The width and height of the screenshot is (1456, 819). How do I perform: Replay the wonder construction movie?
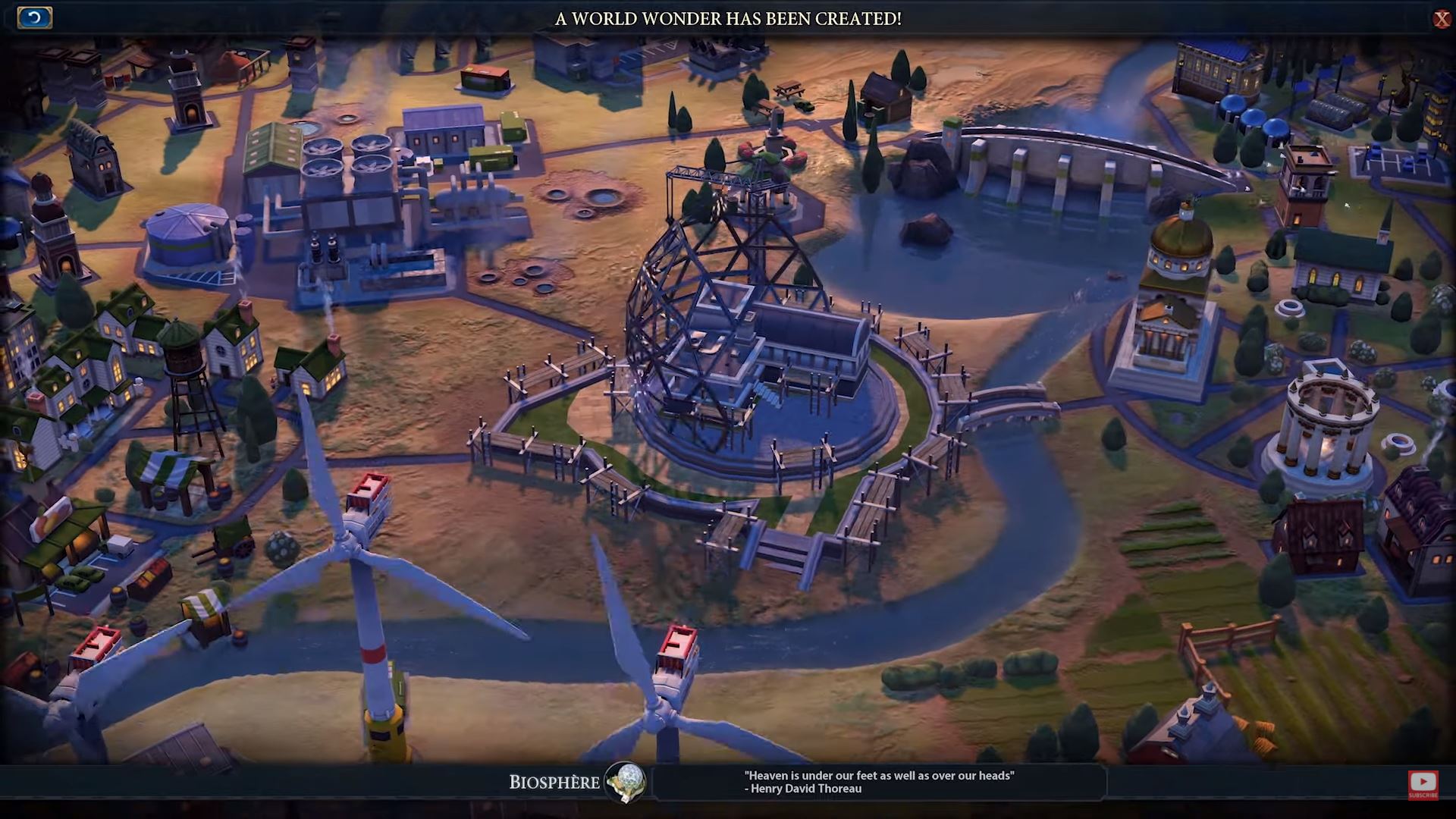pos(34,17)
